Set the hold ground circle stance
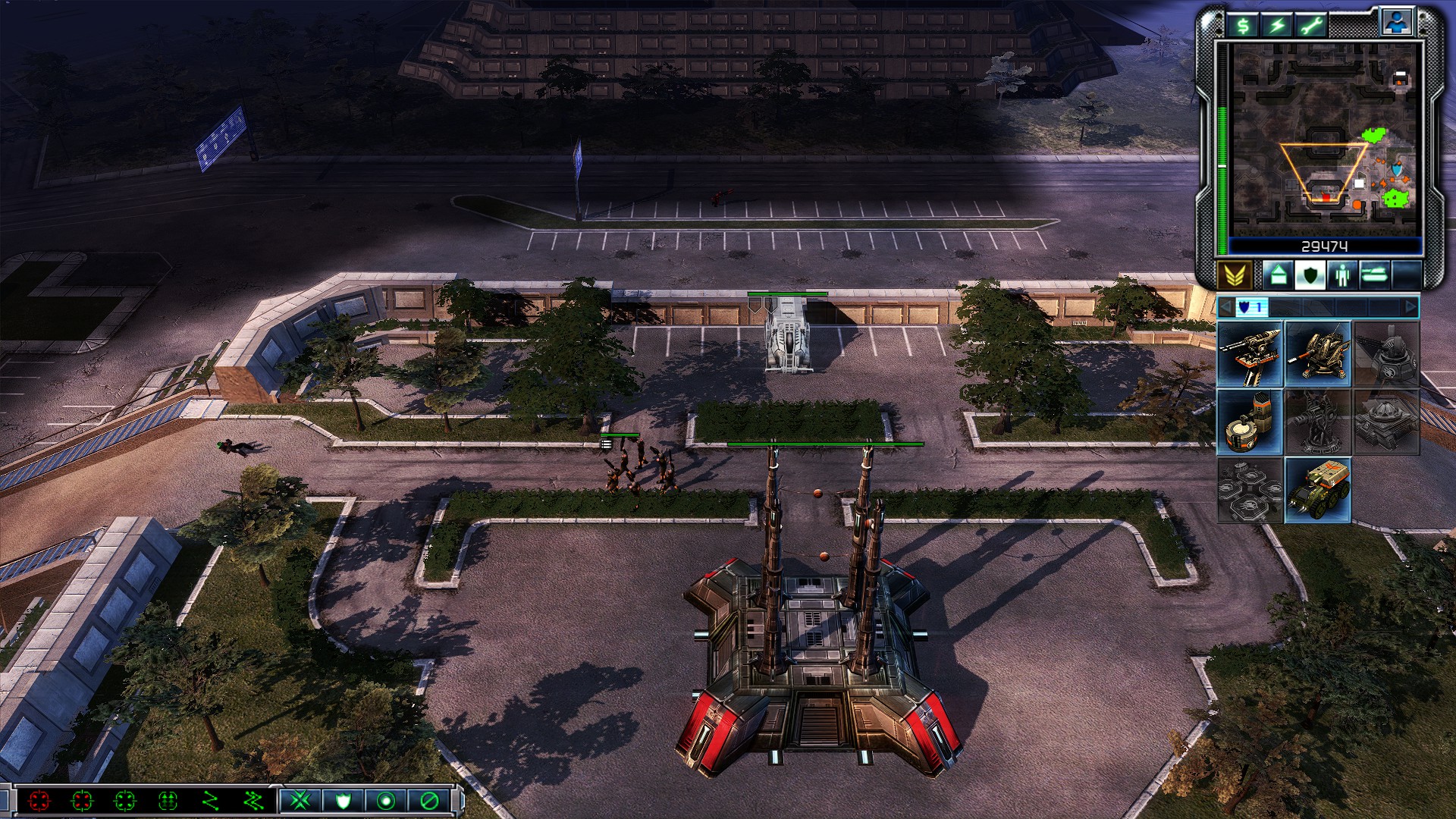The image size is (1456, 819). pyautogui.click(x=386, y=800)
